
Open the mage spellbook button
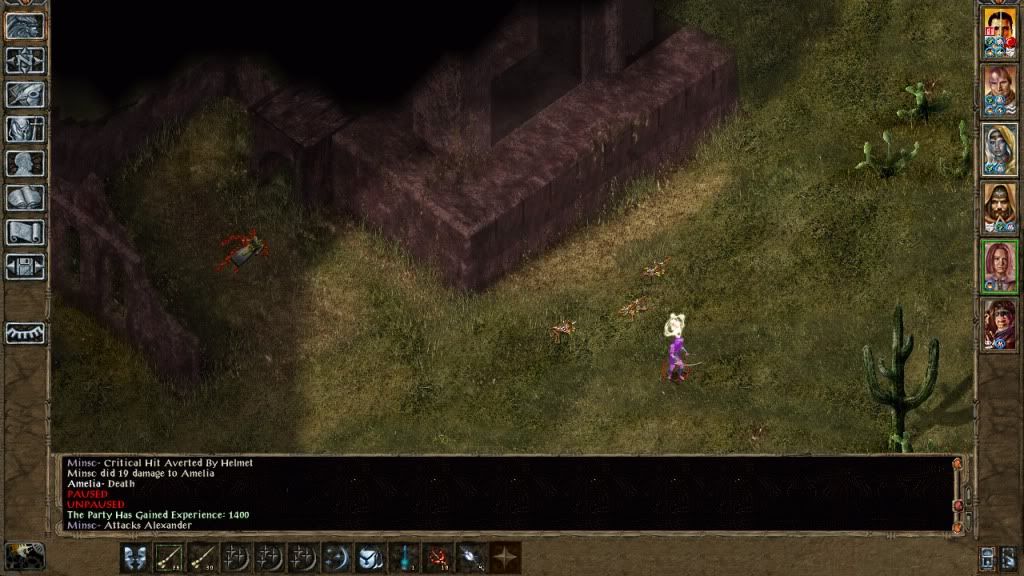coord(25,198)
